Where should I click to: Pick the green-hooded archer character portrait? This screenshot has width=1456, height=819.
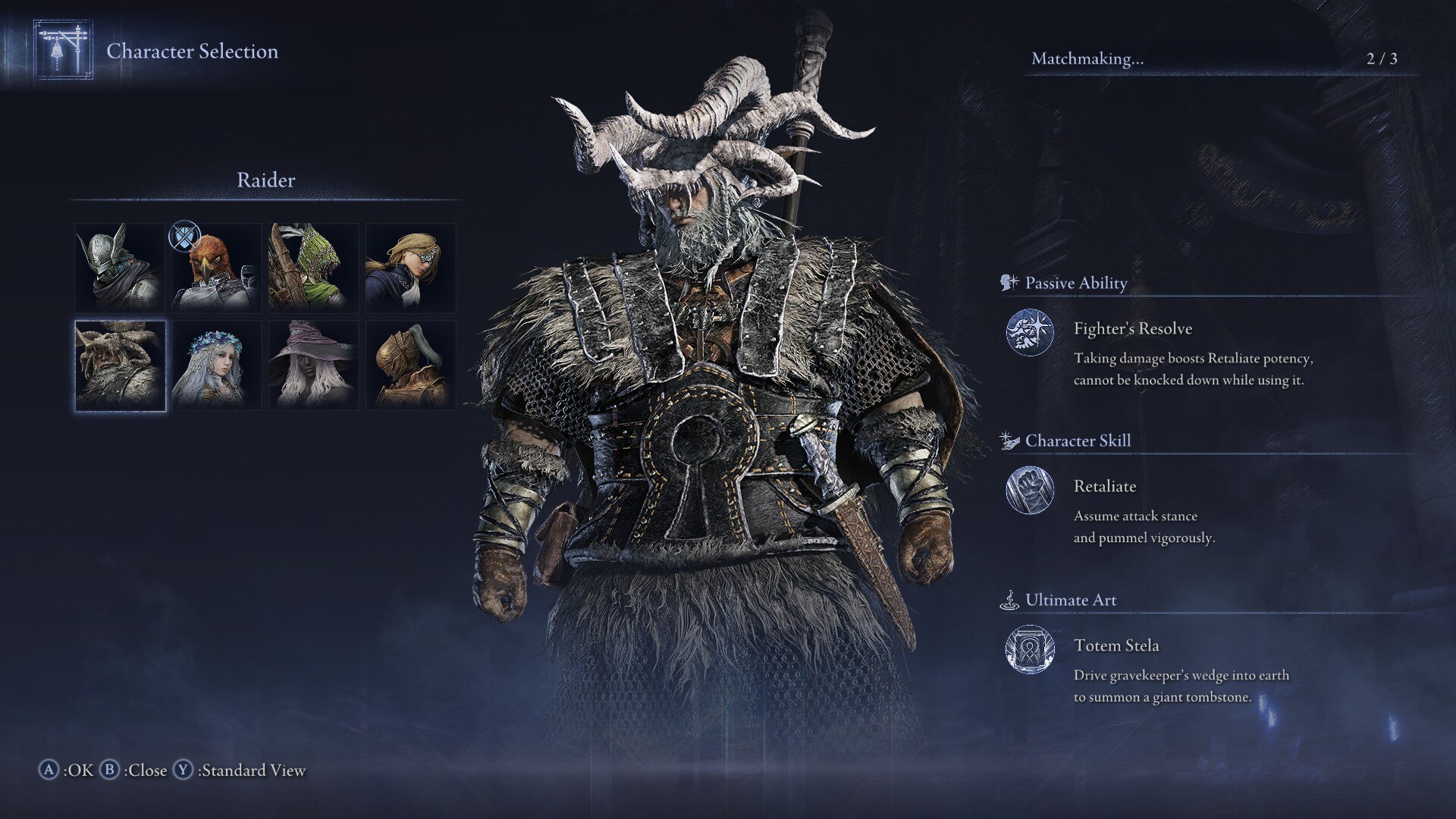[313, 268]
